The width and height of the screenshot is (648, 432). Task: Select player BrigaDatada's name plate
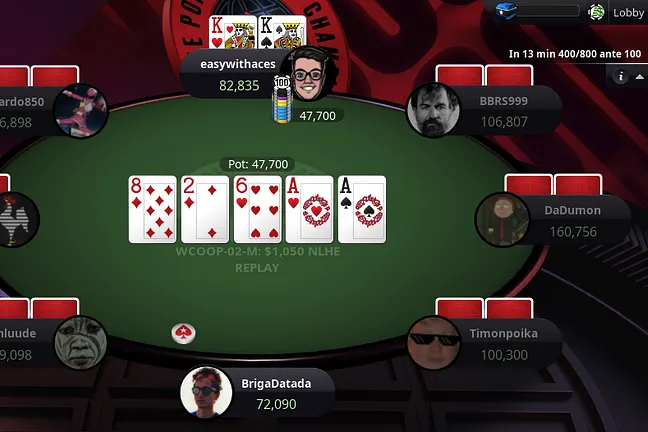pos(275,393)
